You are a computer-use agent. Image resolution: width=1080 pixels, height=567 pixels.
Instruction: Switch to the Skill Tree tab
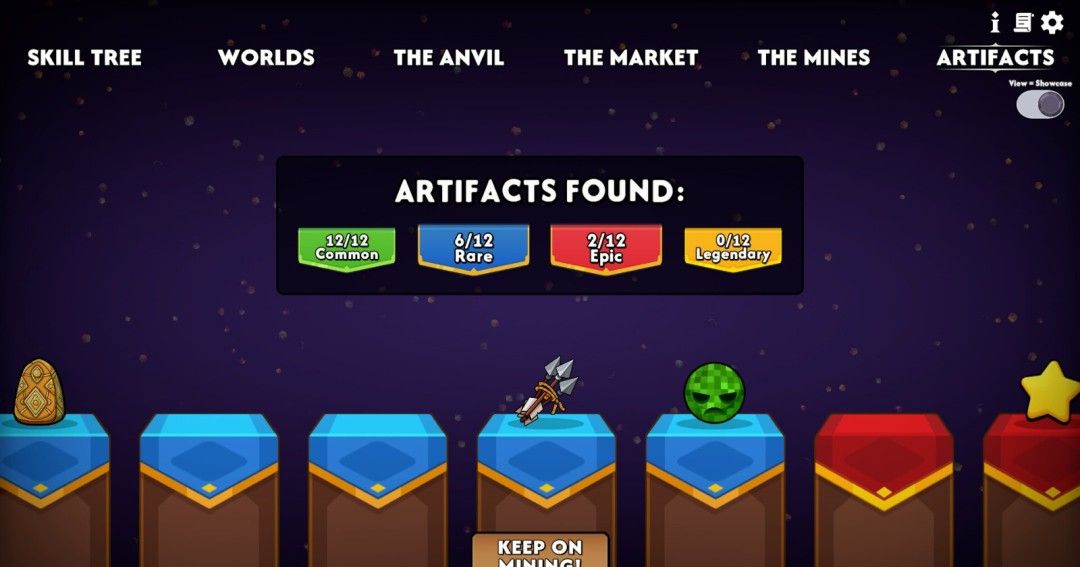tap(85, 58)
